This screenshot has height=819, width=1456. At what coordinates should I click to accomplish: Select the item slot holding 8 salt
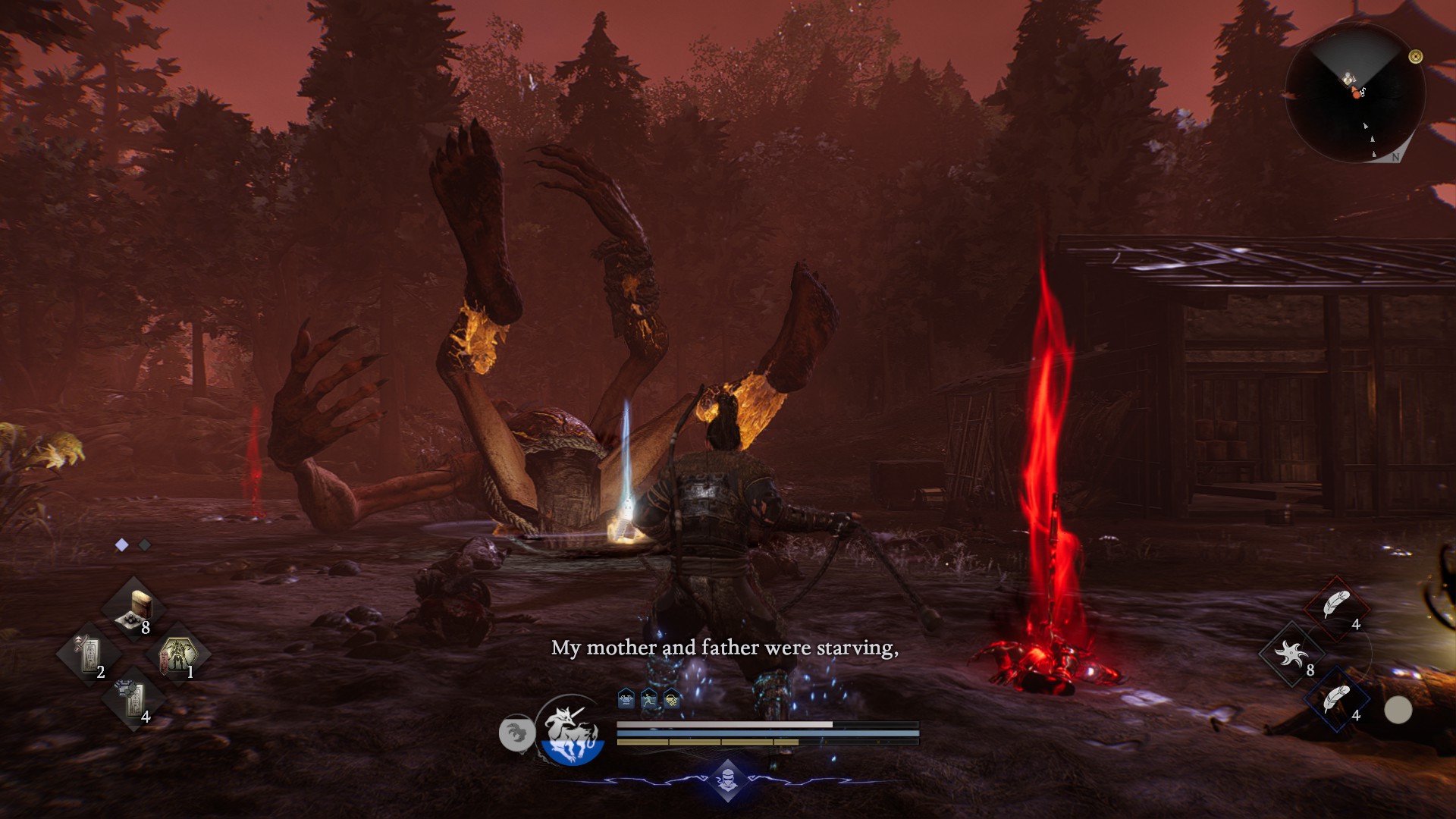[x=134, y=608]
